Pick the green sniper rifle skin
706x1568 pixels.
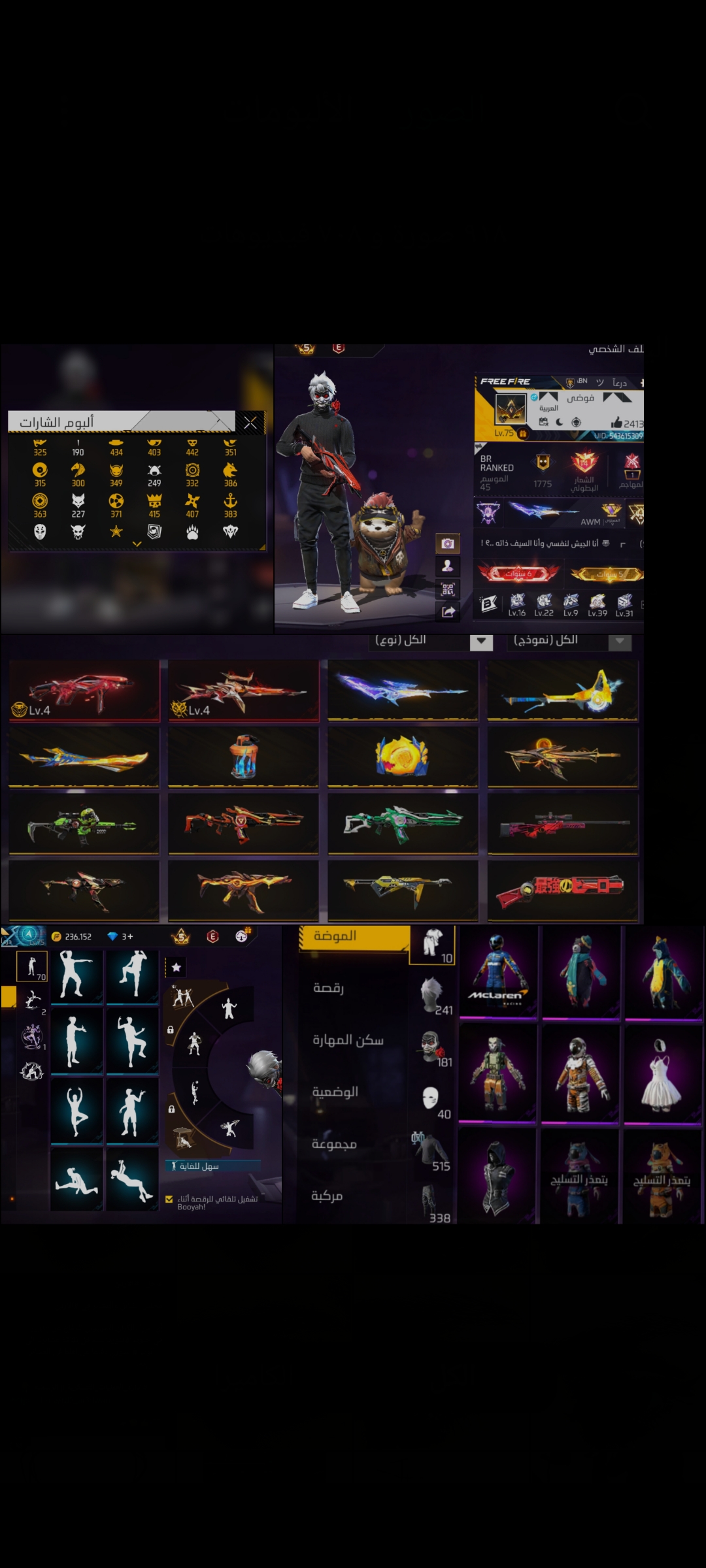84,824
